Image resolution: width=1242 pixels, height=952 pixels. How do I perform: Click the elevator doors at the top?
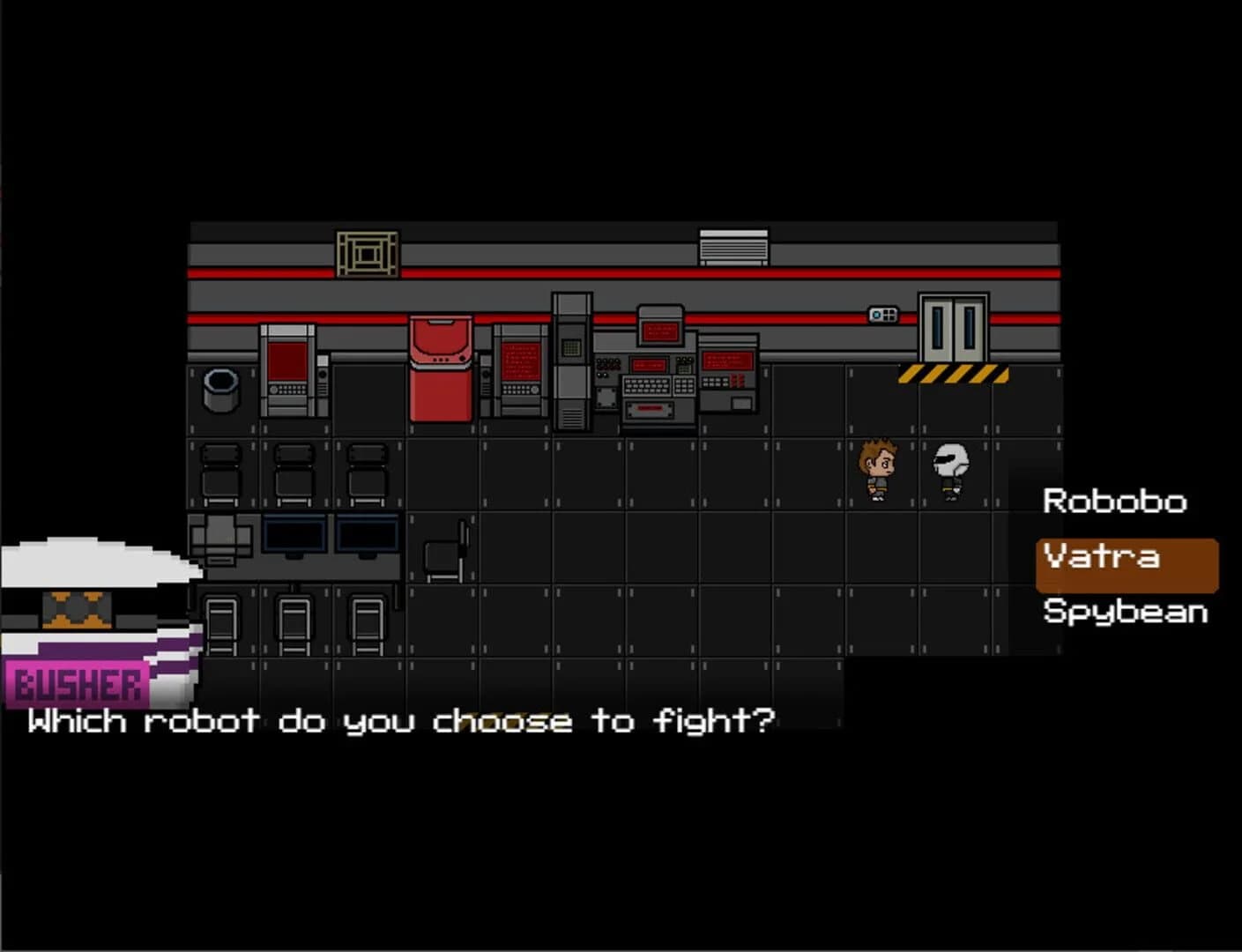click(954, 326)
